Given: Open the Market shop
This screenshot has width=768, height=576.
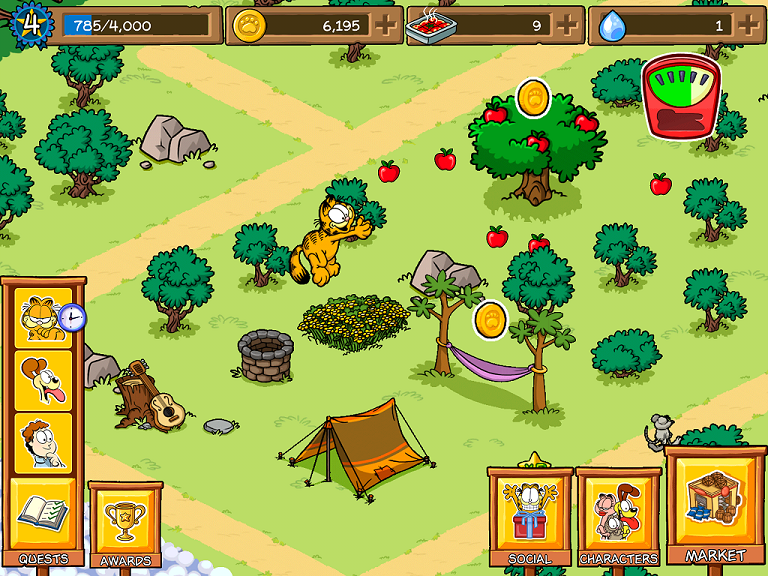Looking at the screenshot, I should tap(715, 505).
